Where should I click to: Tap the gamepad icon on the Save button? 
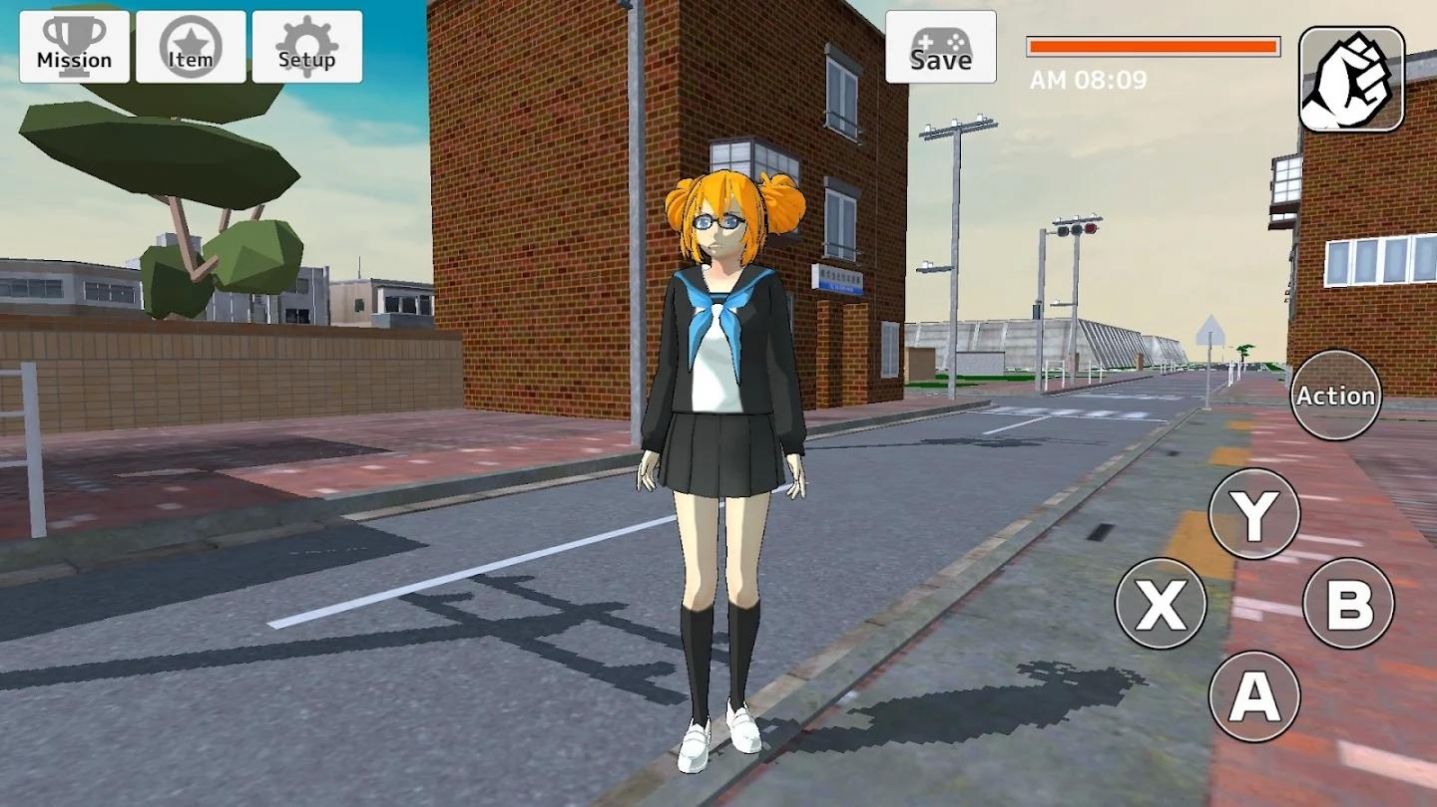click(940, 38)
